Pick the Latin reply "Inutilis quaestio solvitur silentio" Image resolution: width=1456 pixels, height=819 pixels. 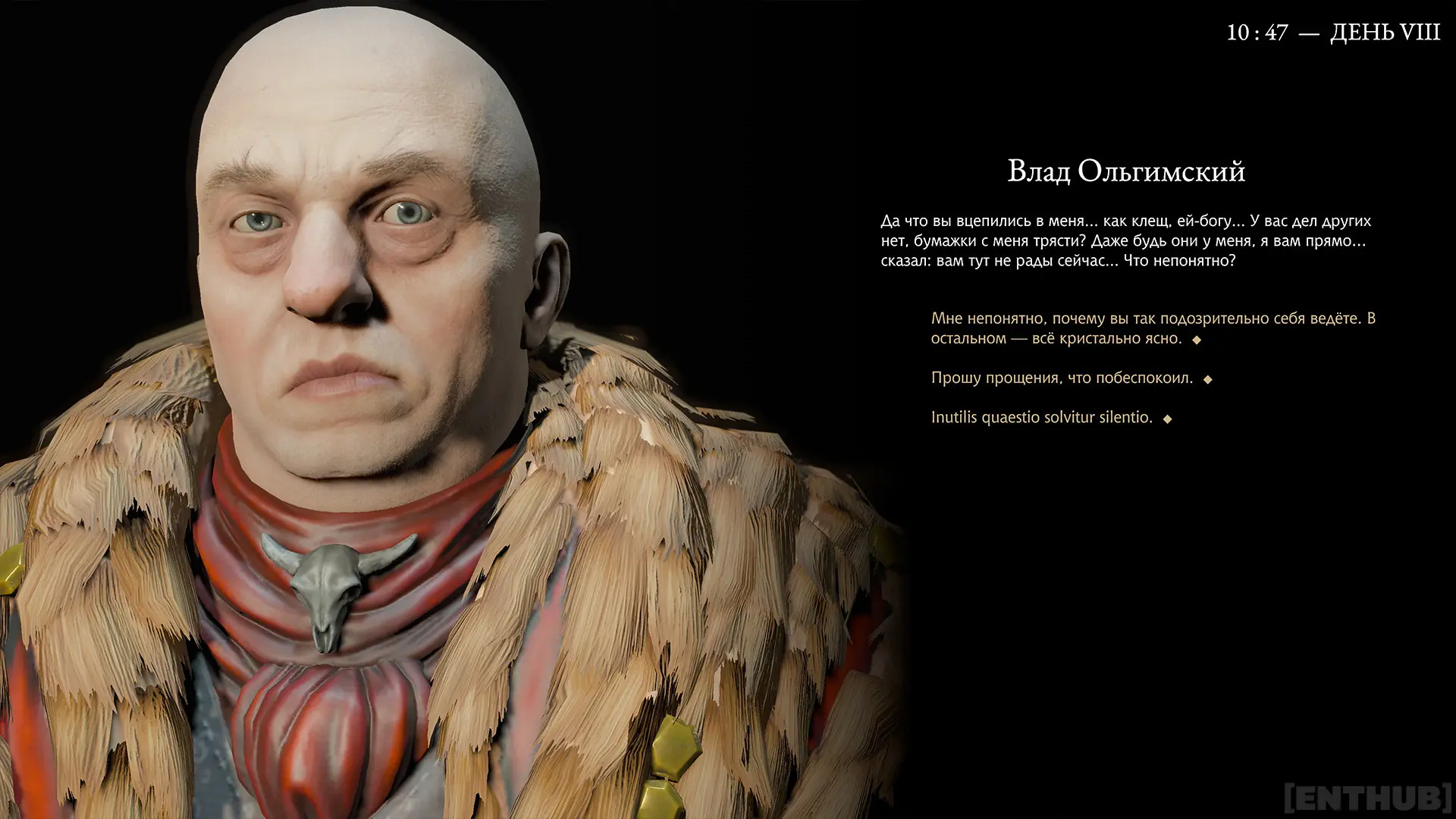(1041, 417)
